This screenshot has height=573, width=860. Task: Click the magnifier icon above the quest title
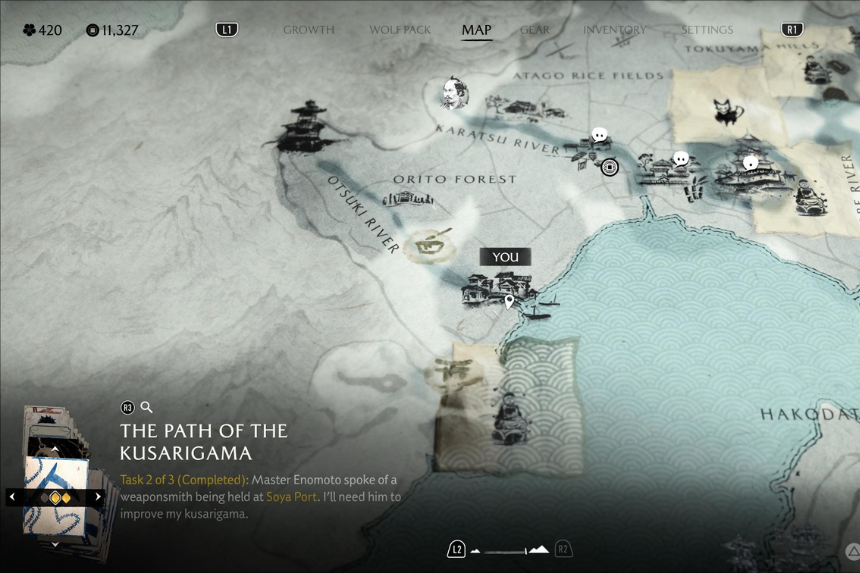point(146,407)
